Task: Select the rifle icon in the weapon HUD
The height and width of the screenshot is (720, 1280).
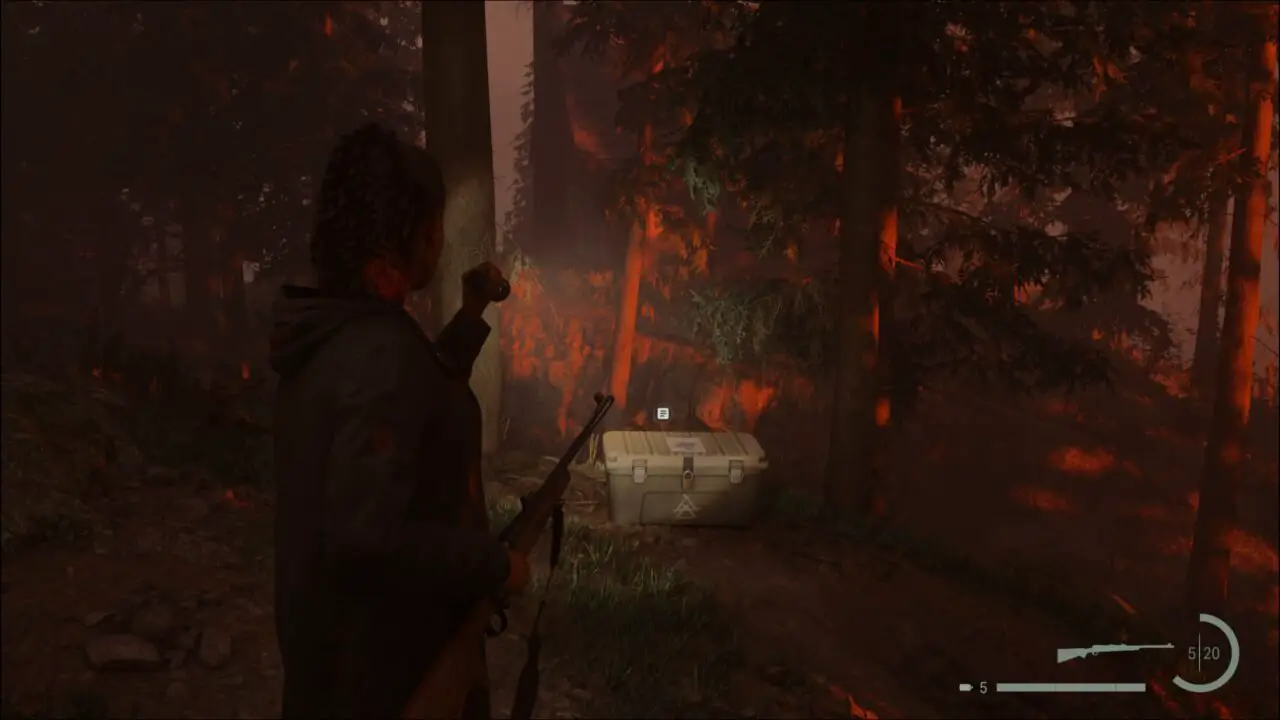Action: coord(1115,648)
